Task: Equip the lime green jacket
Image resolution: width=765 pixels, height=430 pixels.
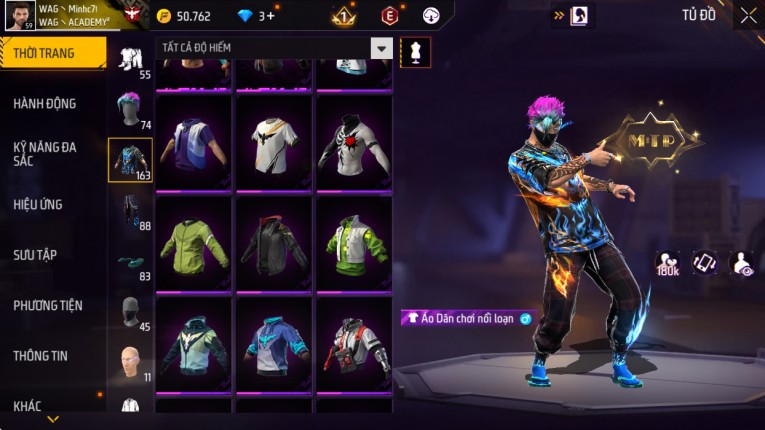Action: [194, 241]
